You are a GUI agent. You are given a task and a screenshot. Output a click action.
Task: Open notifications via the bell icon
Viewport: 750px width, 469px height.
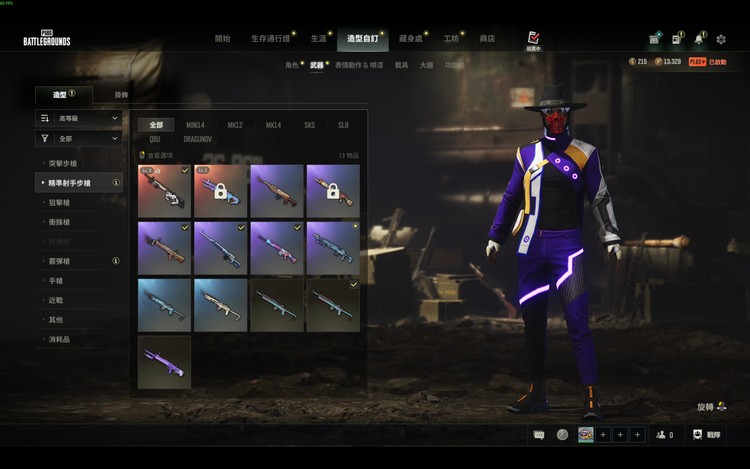tap(700, 39)
